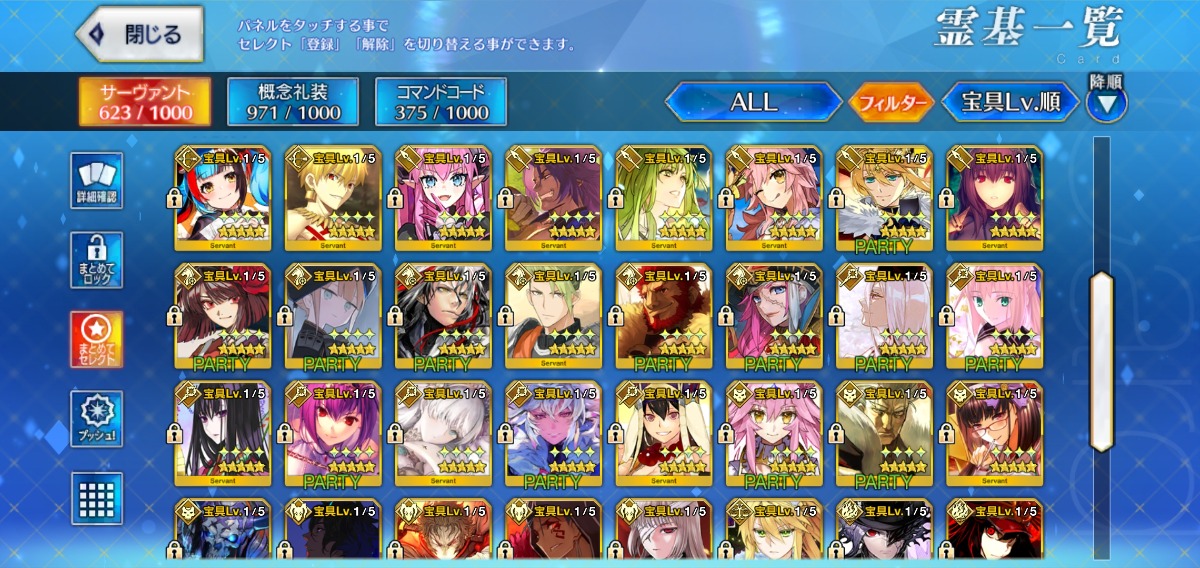Change the grid display layout
The height and width of the screenshot is (568, 1200).
[97, 498]
